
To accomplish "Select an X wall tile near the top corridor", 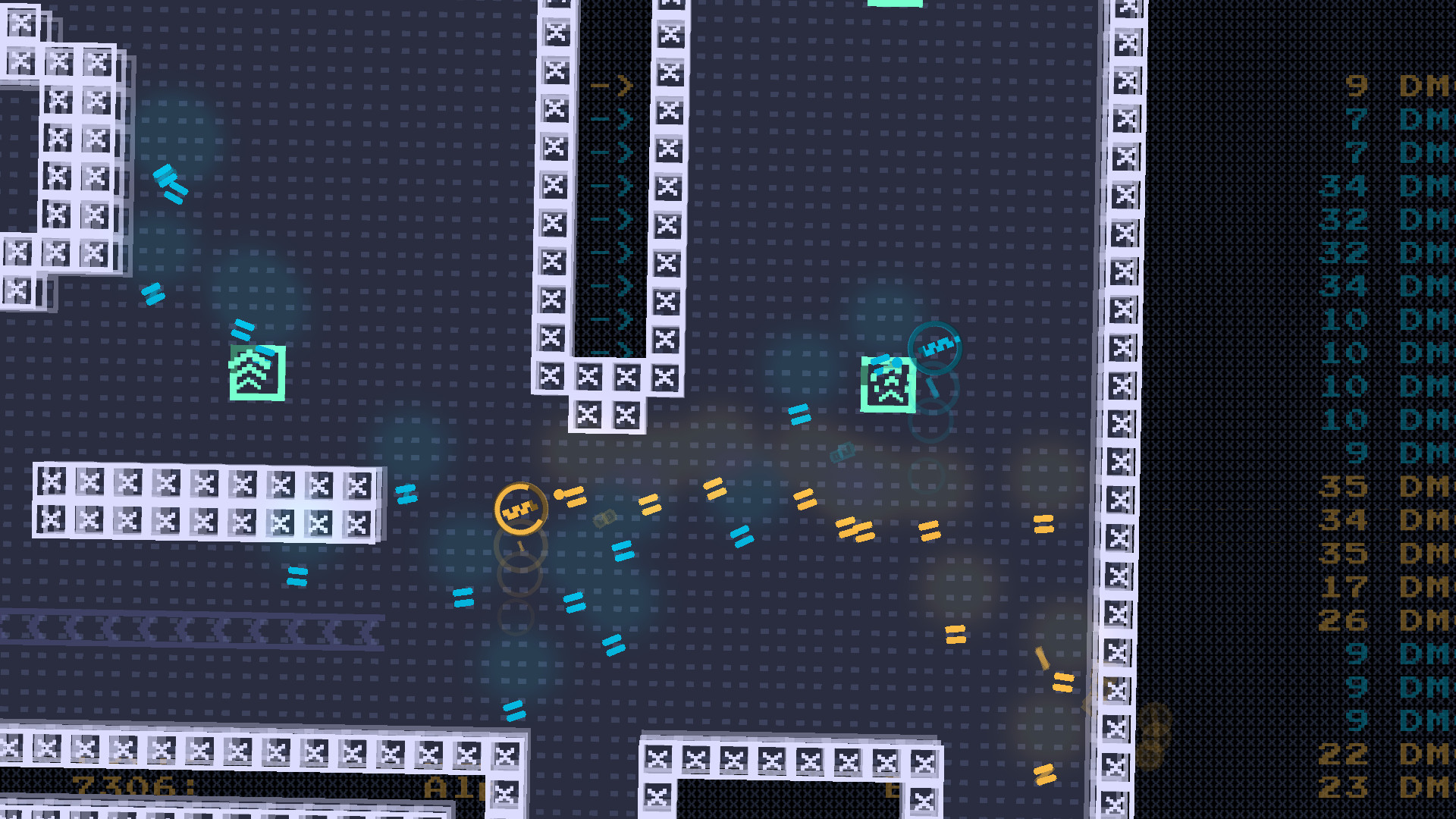I will 556,32.
